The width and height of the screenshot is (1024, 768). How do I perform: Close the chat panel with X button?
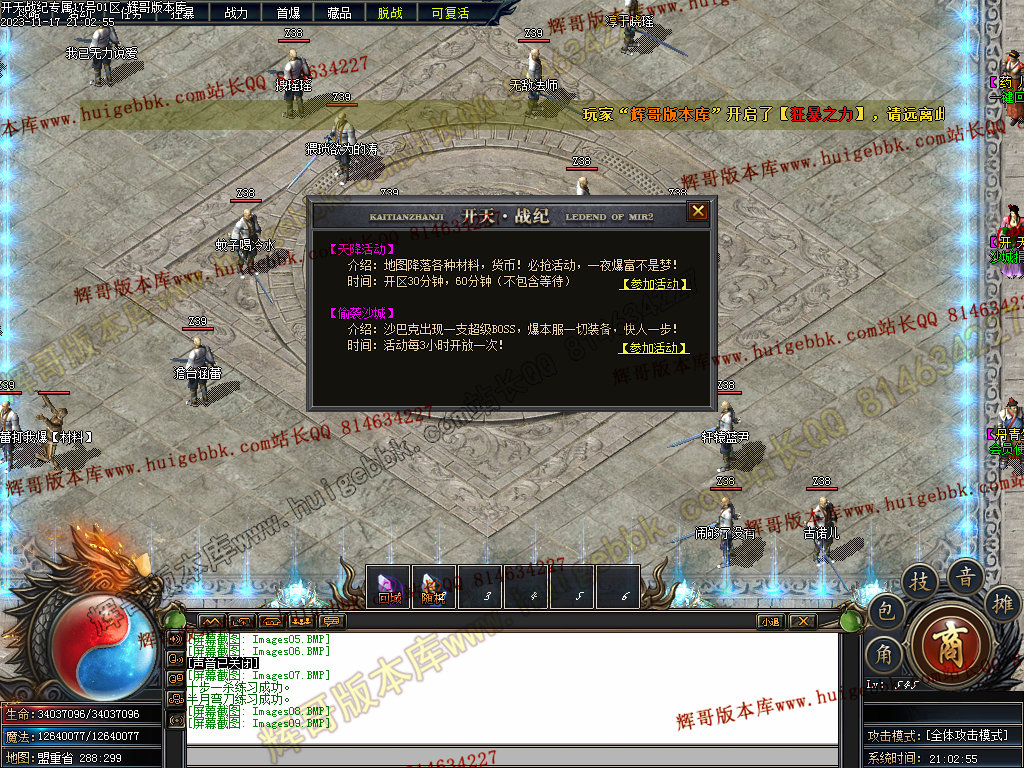coord(802,621)
